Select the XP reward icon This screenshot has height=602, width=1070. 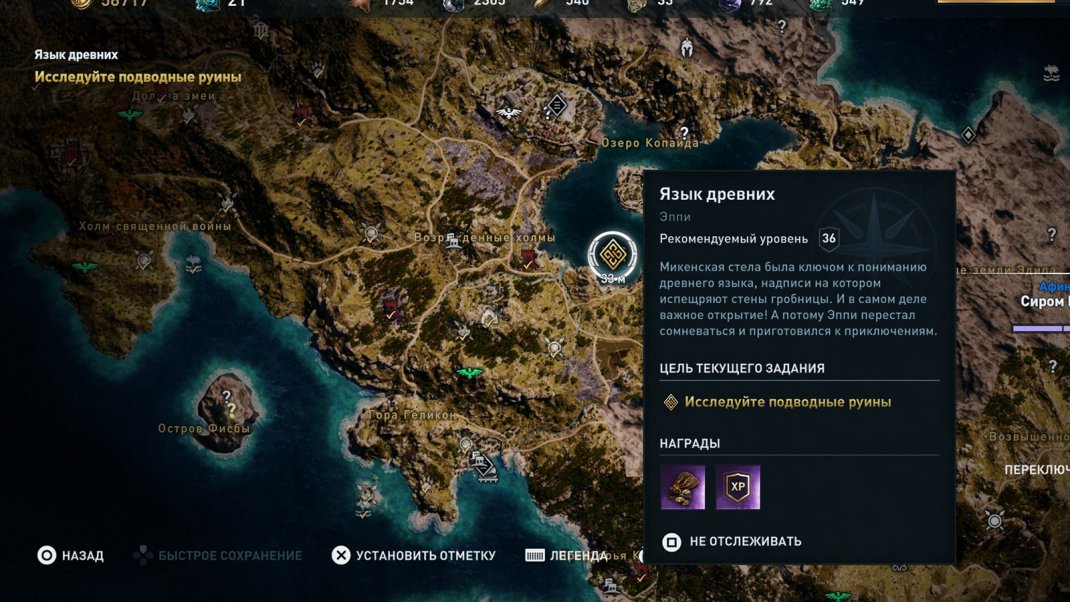coord(738,487)
